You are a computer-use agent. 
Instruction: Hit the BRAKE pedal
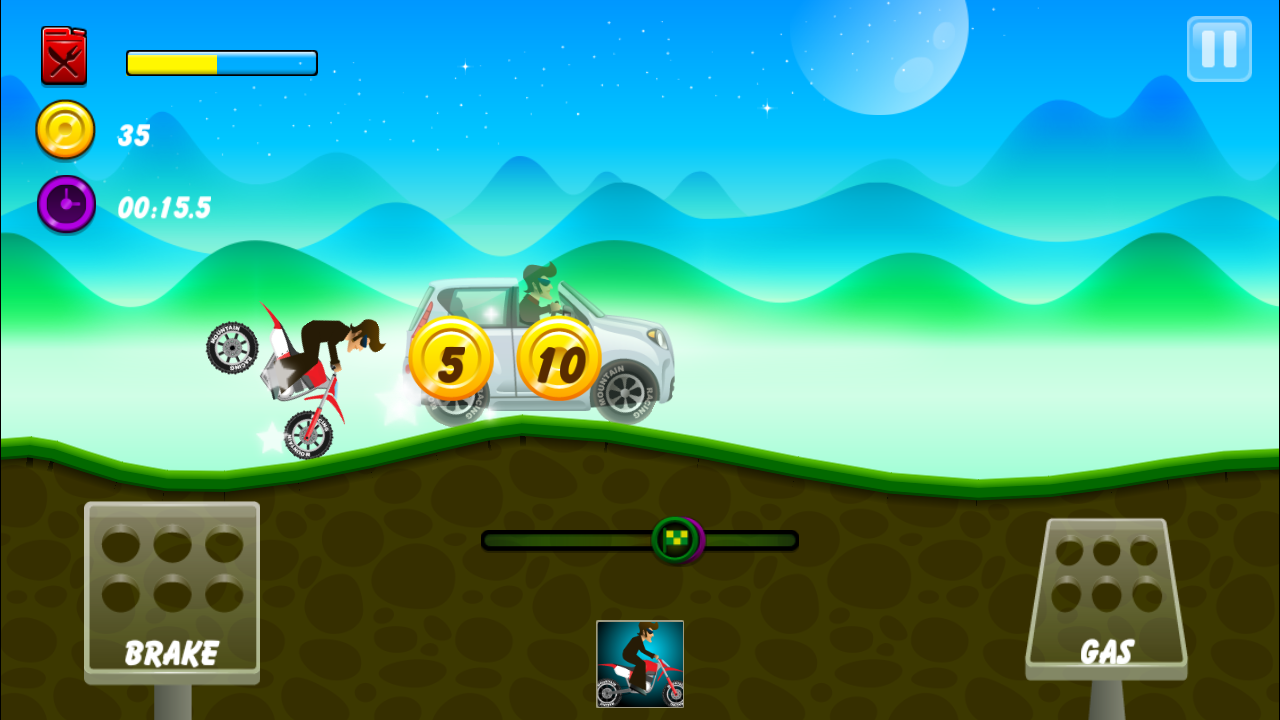(x=172, y=592)
